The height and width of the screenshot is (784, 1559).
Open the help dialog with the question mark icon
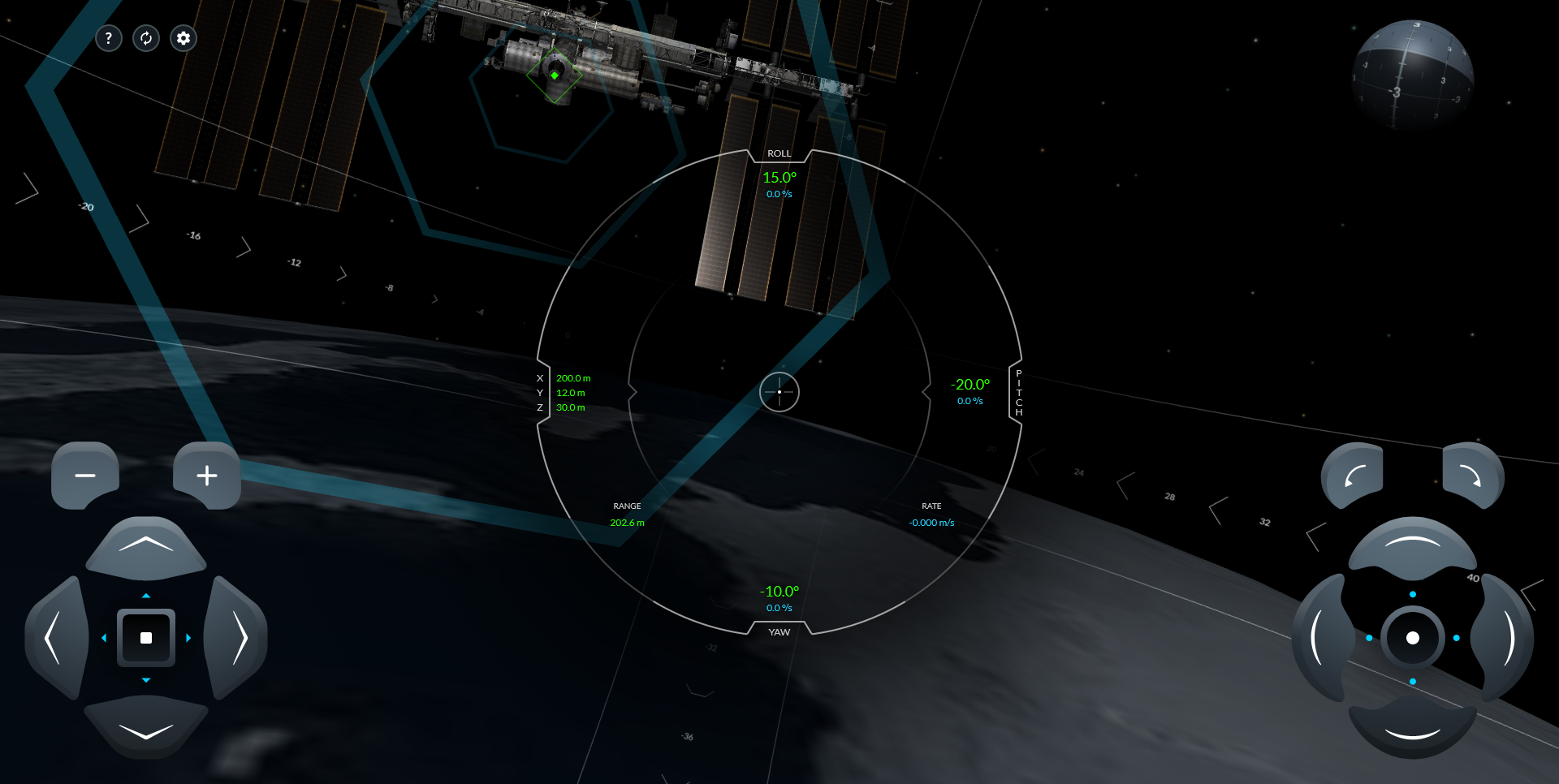click(x=109, y=38)
